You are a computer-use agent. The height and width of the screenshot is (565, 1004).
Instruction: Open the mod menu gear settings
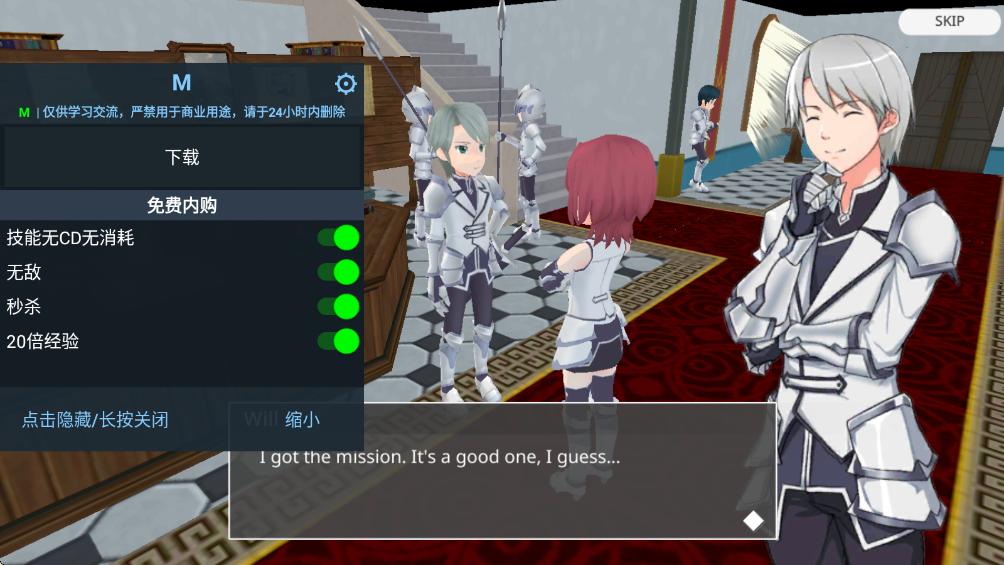(346, 83)
